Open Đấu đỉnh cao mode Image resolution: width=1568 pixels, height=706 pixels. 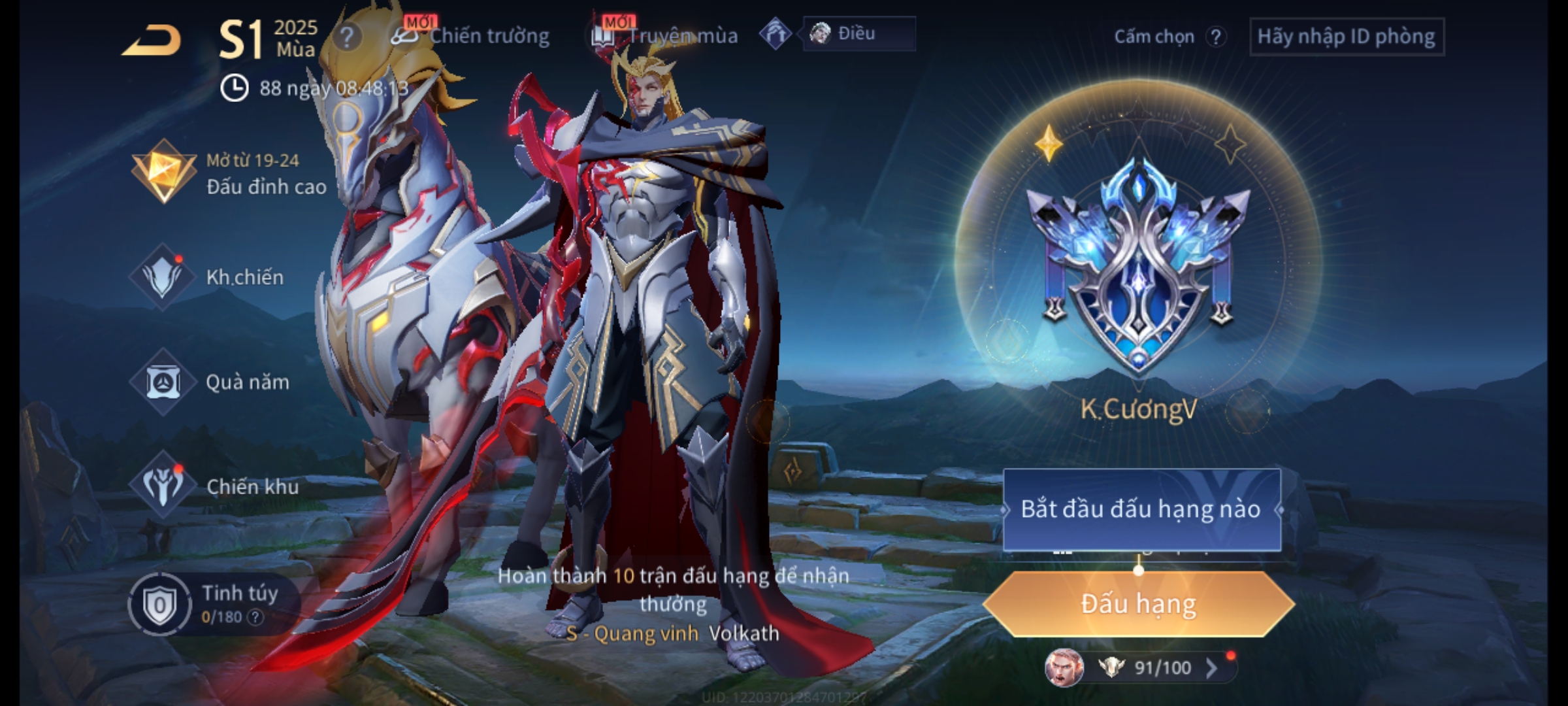(x=229, y=173)
